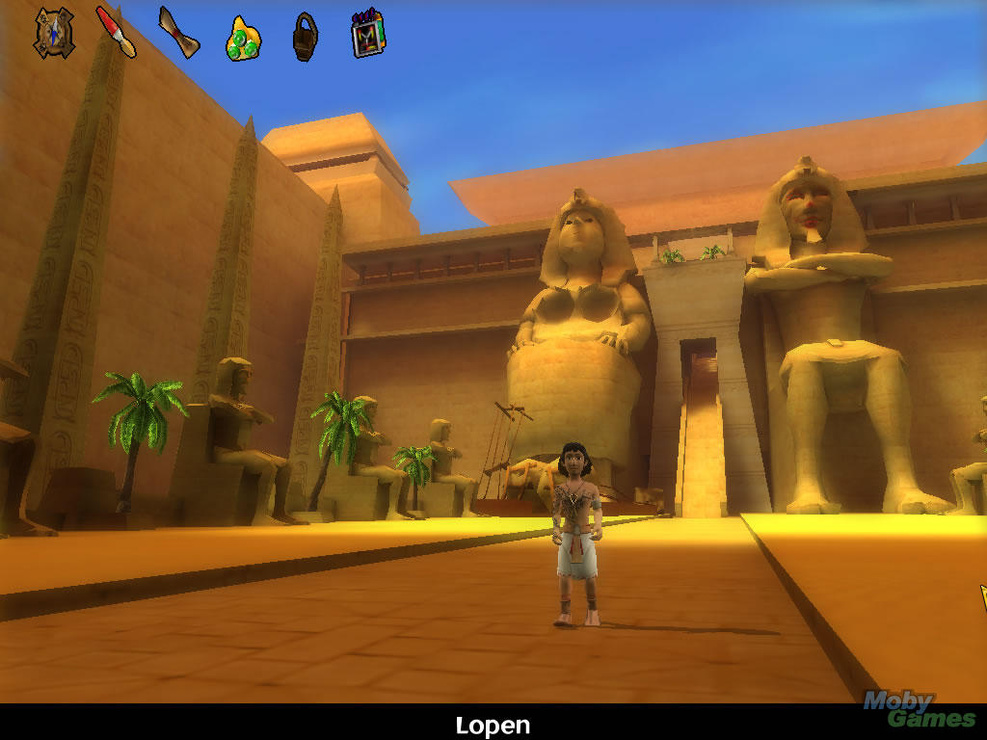The height and width of the screenshot is (740, 987).
Task: Select the dark wooden bucket item
Action: point(305,37)
